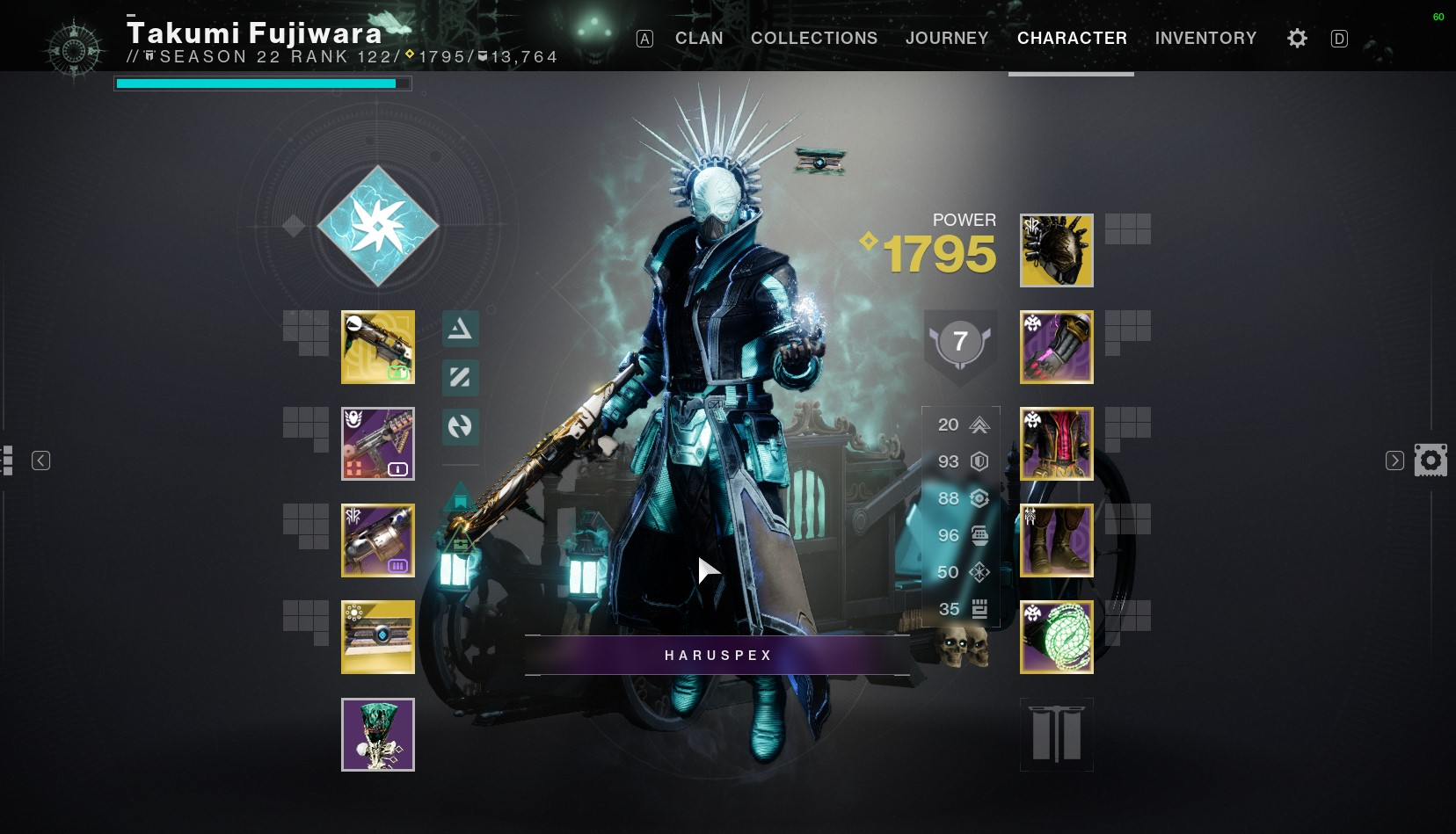Page to the left character screen

(40, 461)
